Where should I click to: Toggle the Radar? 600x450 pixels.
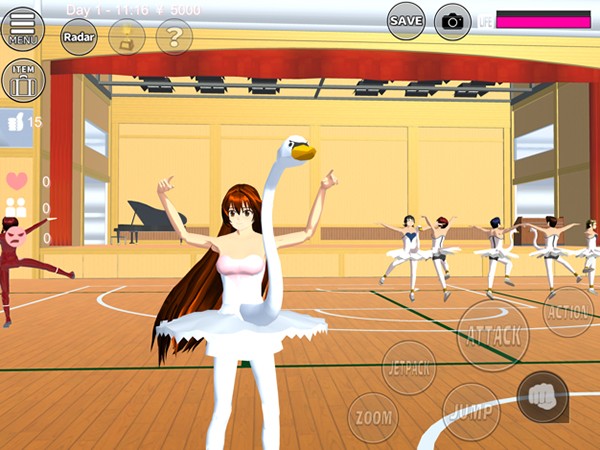(x=79, y=37)
